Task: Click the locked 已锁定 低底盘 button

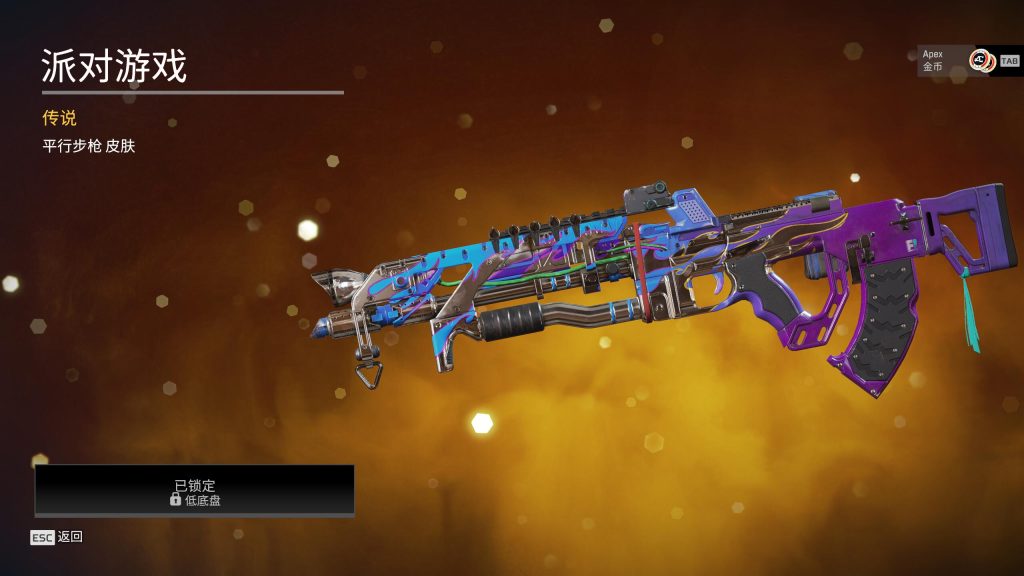Action: [x=195, y=491]
